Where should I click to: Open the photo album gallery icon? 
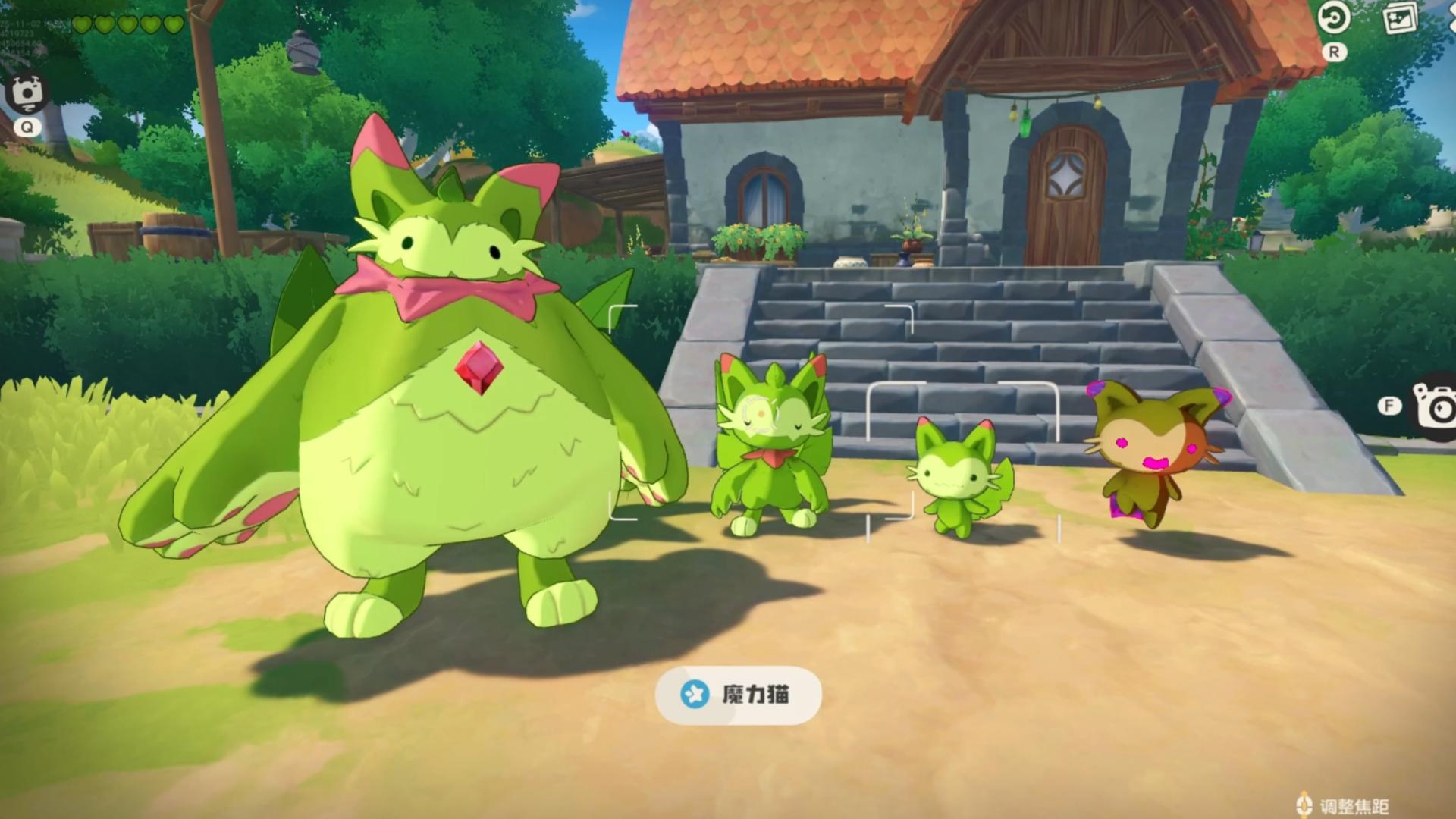coord(1400,18)
